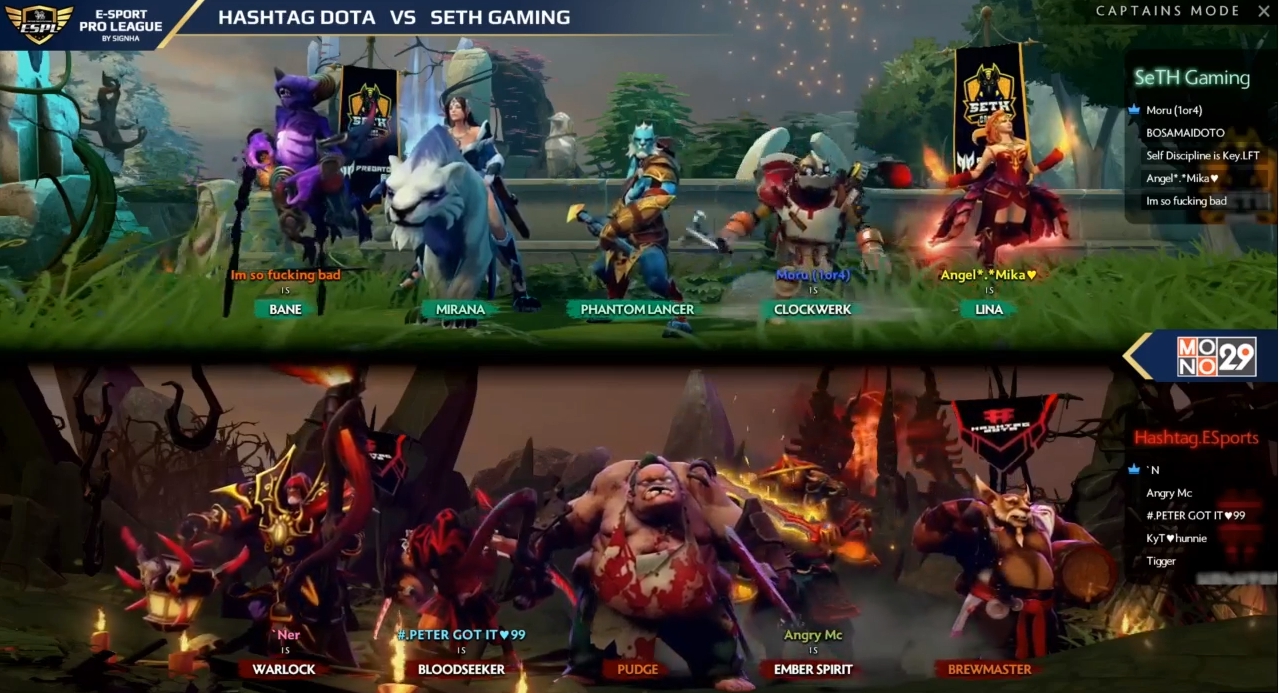Select the LINA hero name label
The height and width of the screenshot is (693, 1279).
pos(988,309)
